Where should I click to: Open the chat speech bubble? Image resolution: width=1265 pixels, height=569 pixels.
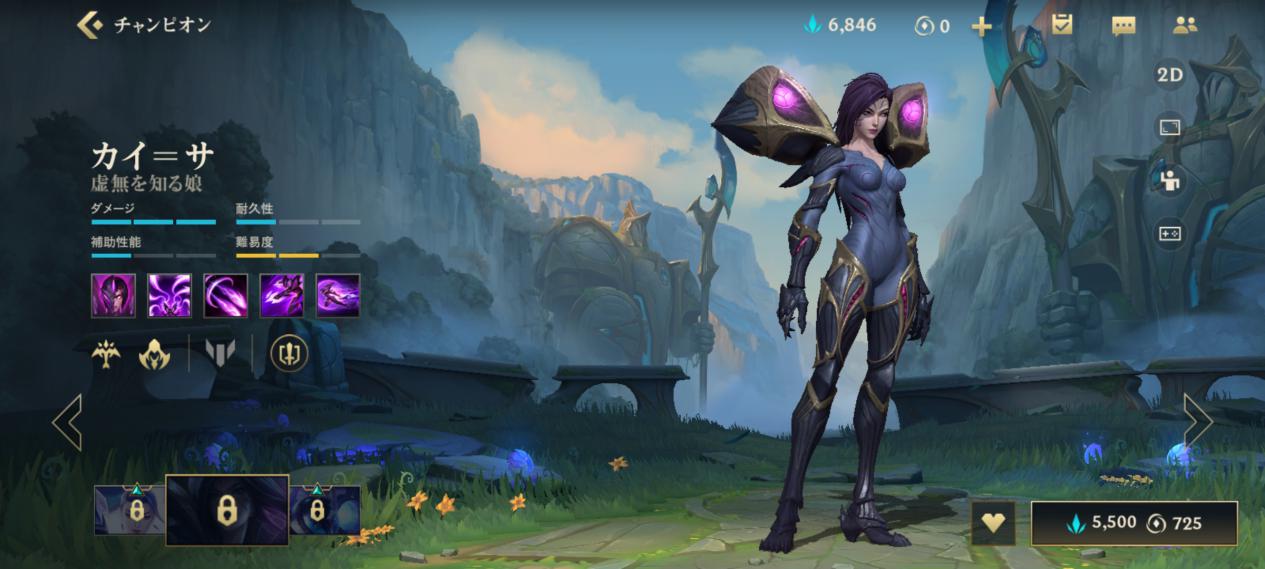click(1123, 26)
